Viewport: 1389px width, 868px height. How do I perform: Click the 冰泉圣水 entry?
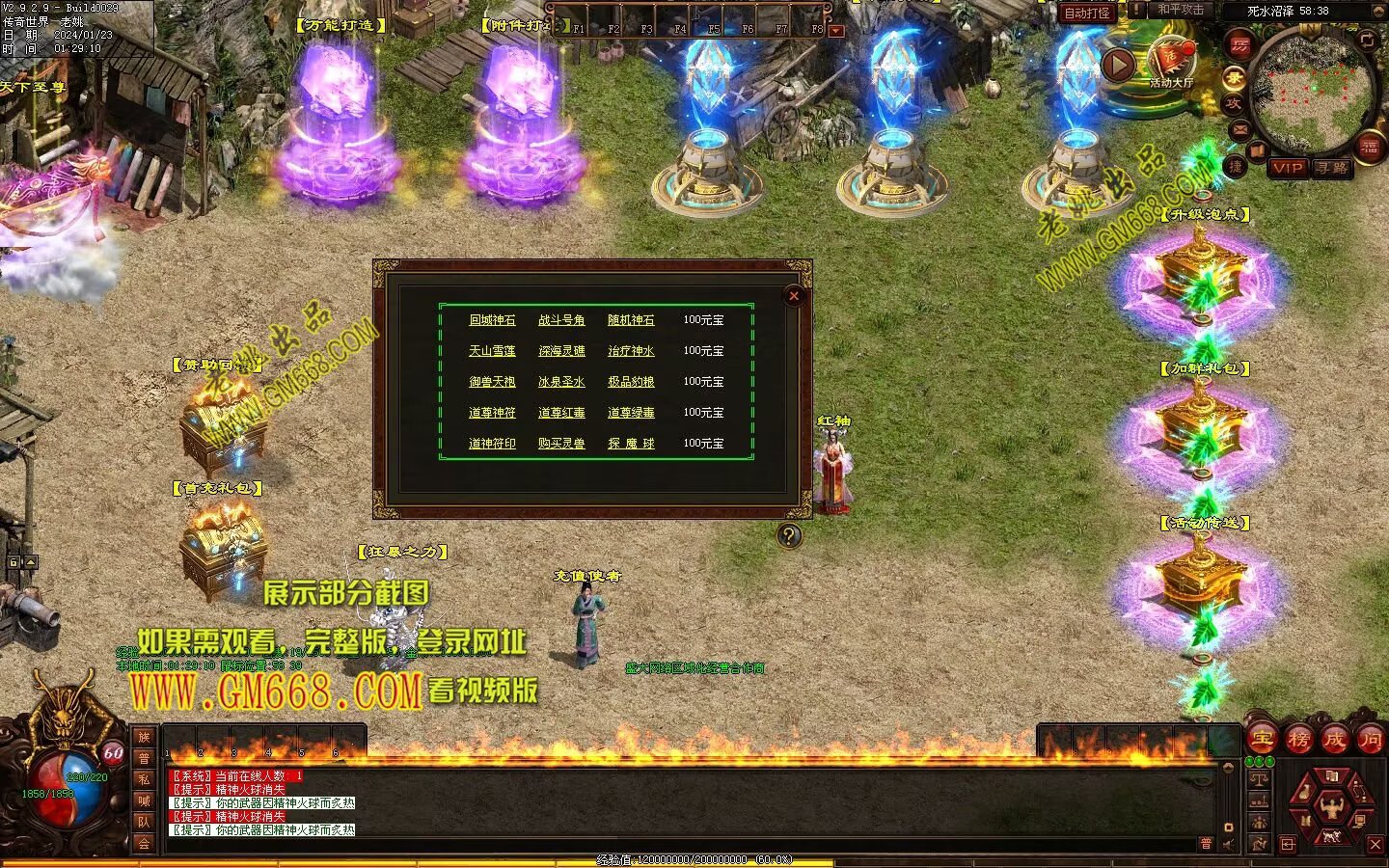561,382
